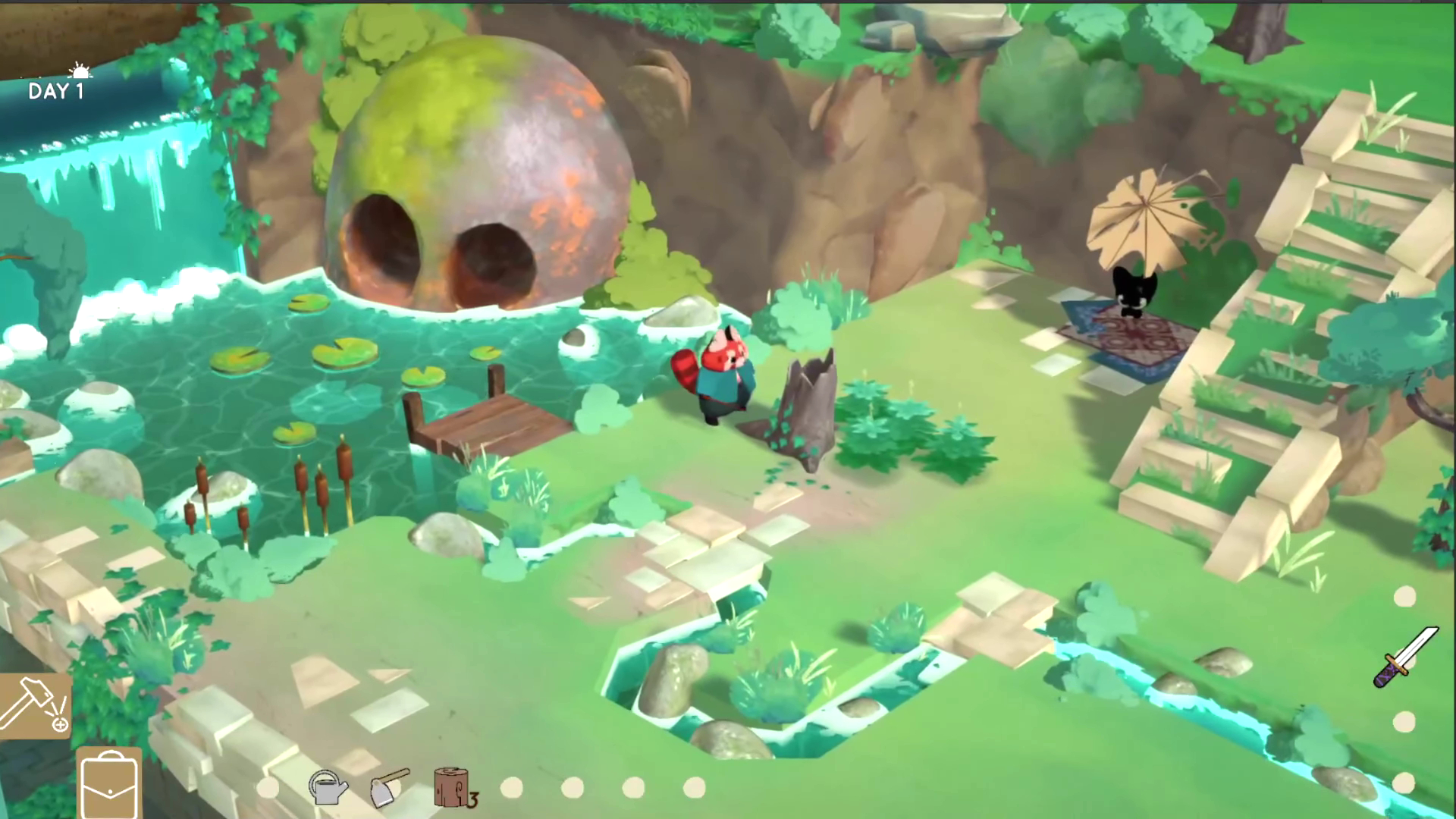Open the backpack inventory
Image resolution: width=1456 pixels, height=819 pixels.
(109, 782)
